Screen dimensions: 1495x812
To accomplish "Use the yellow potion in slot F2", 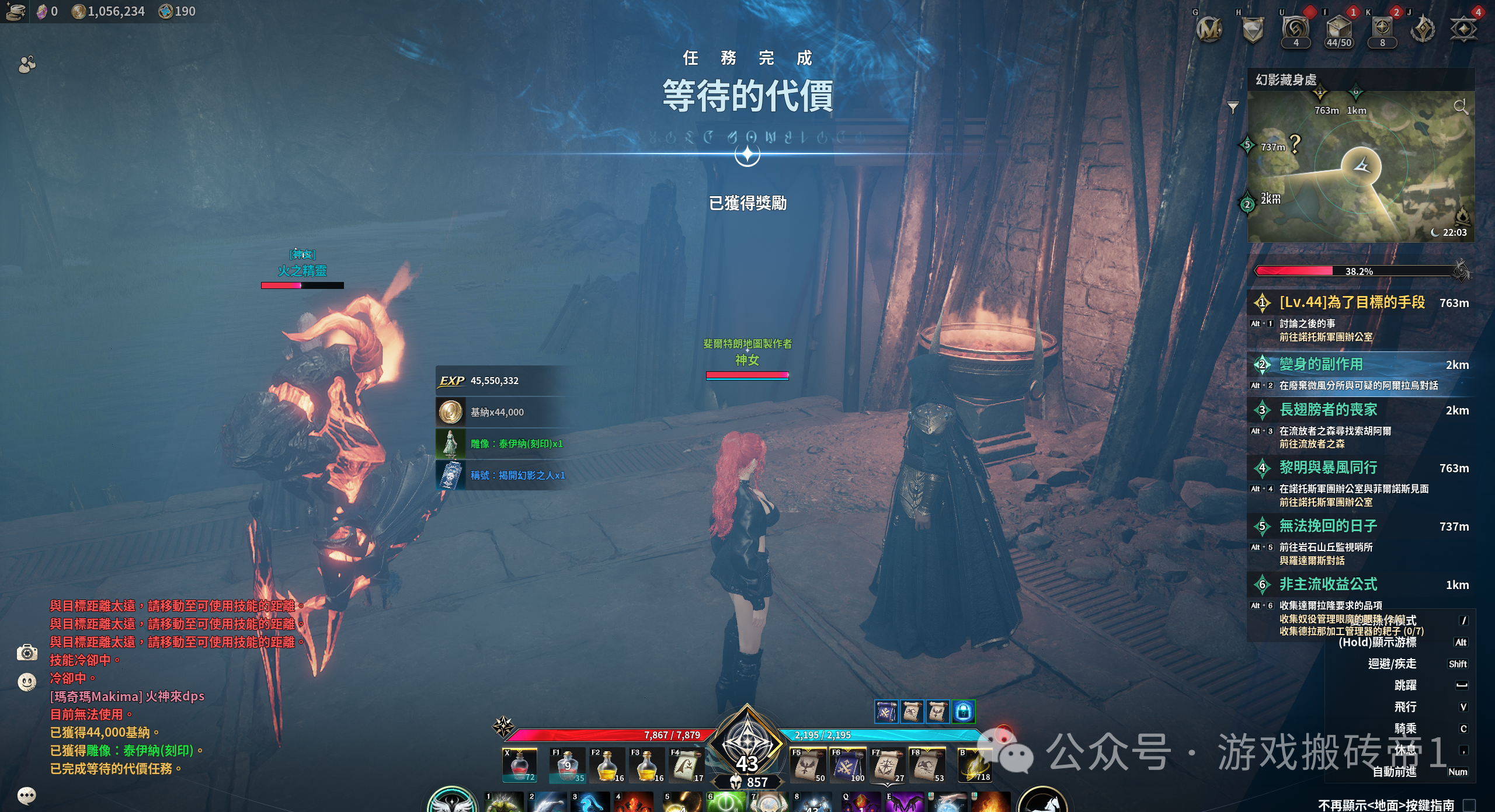I will click(x=607, y=766).
